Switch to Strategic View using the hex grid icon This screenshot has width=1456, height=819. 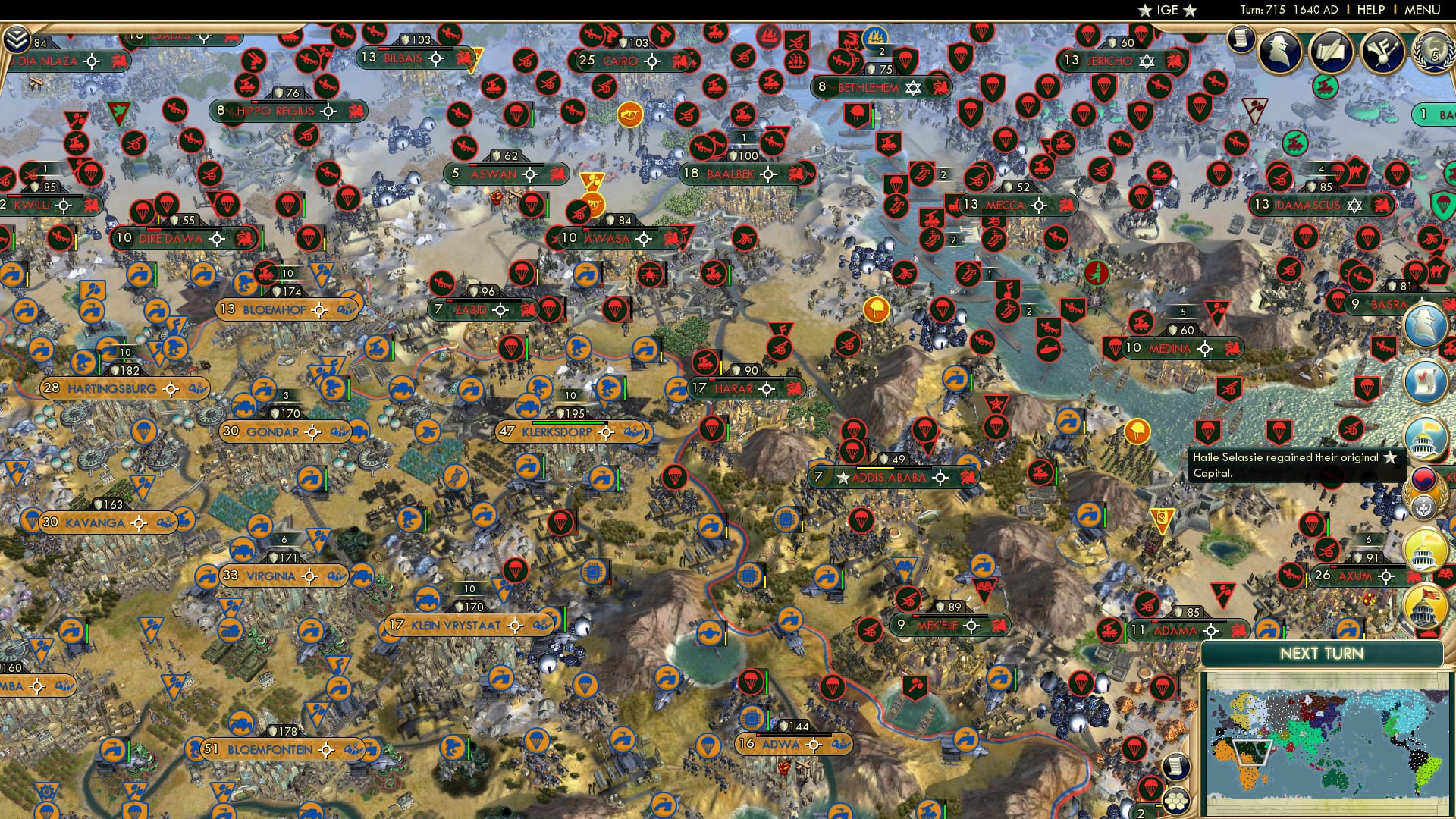click(x=1175, y=802)
